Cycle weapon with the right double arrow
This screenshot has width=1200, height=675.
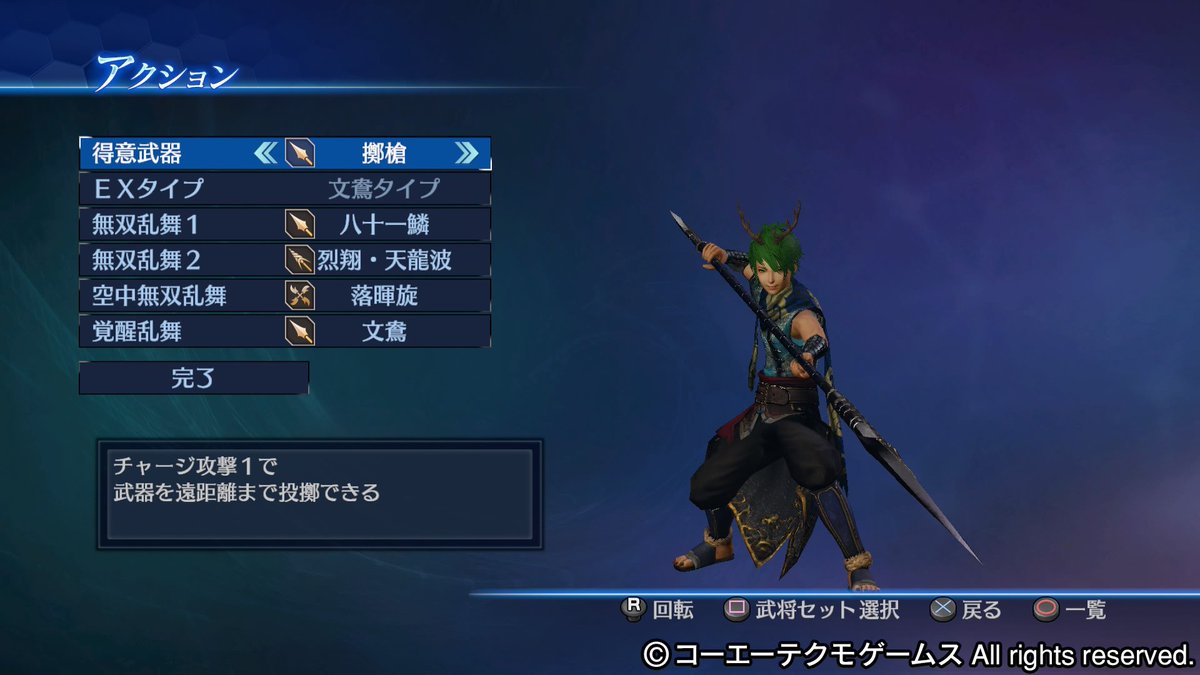click(466, 153)
